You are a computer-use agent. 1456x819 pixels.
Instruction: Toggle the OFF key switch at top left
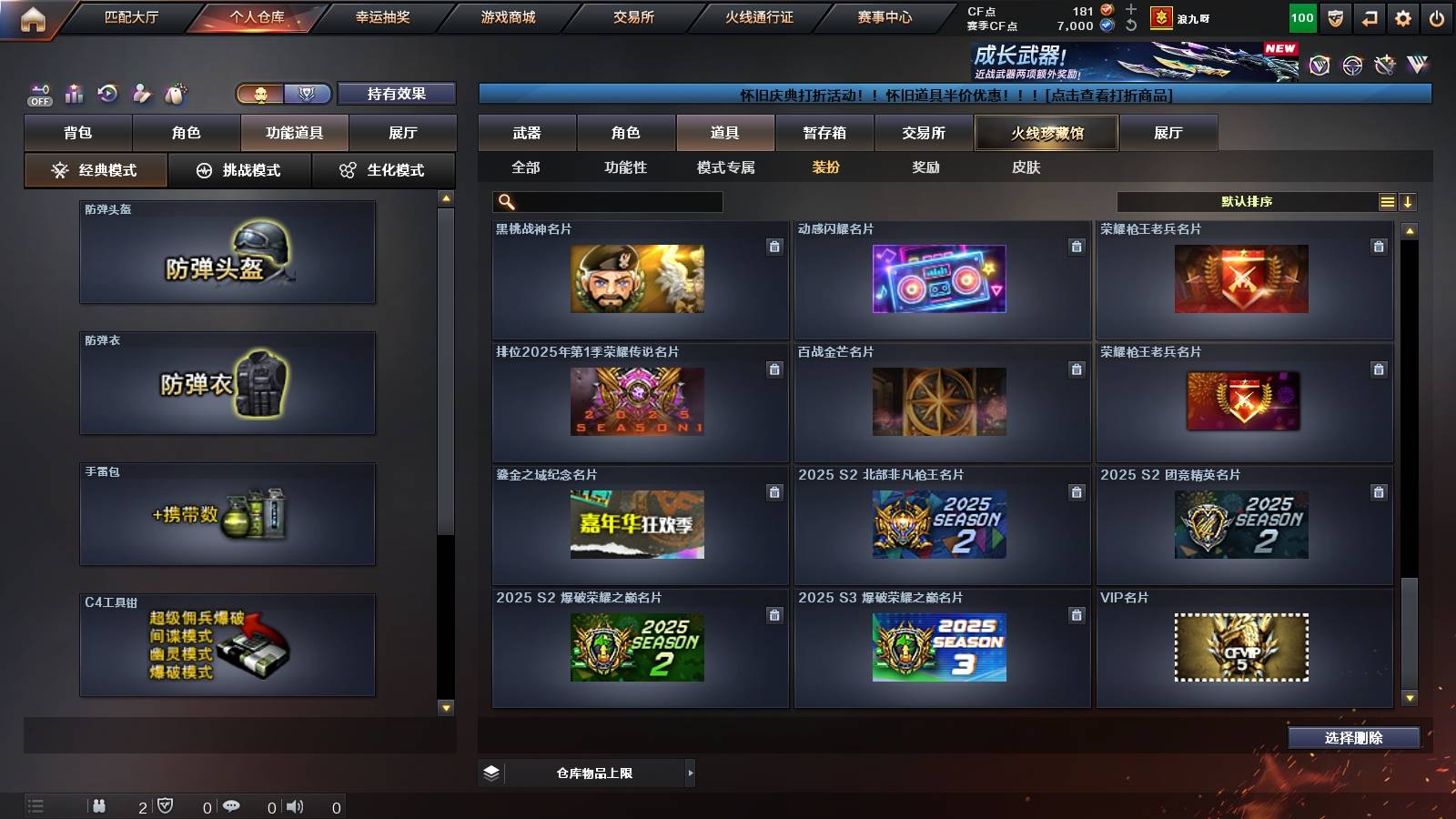coord(39,94)
